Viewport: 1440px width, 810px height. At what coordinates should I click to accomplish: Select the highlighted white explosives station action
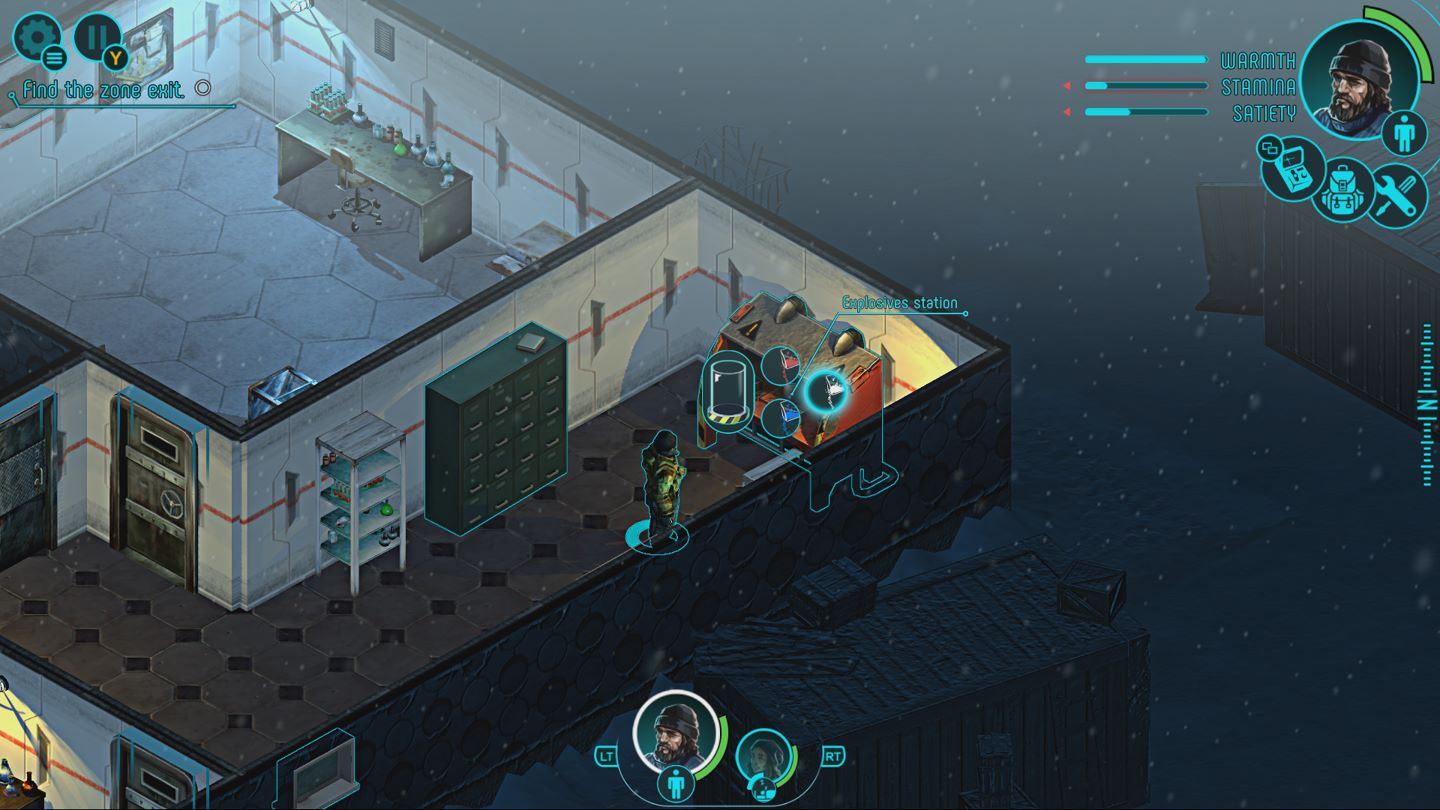826,391
